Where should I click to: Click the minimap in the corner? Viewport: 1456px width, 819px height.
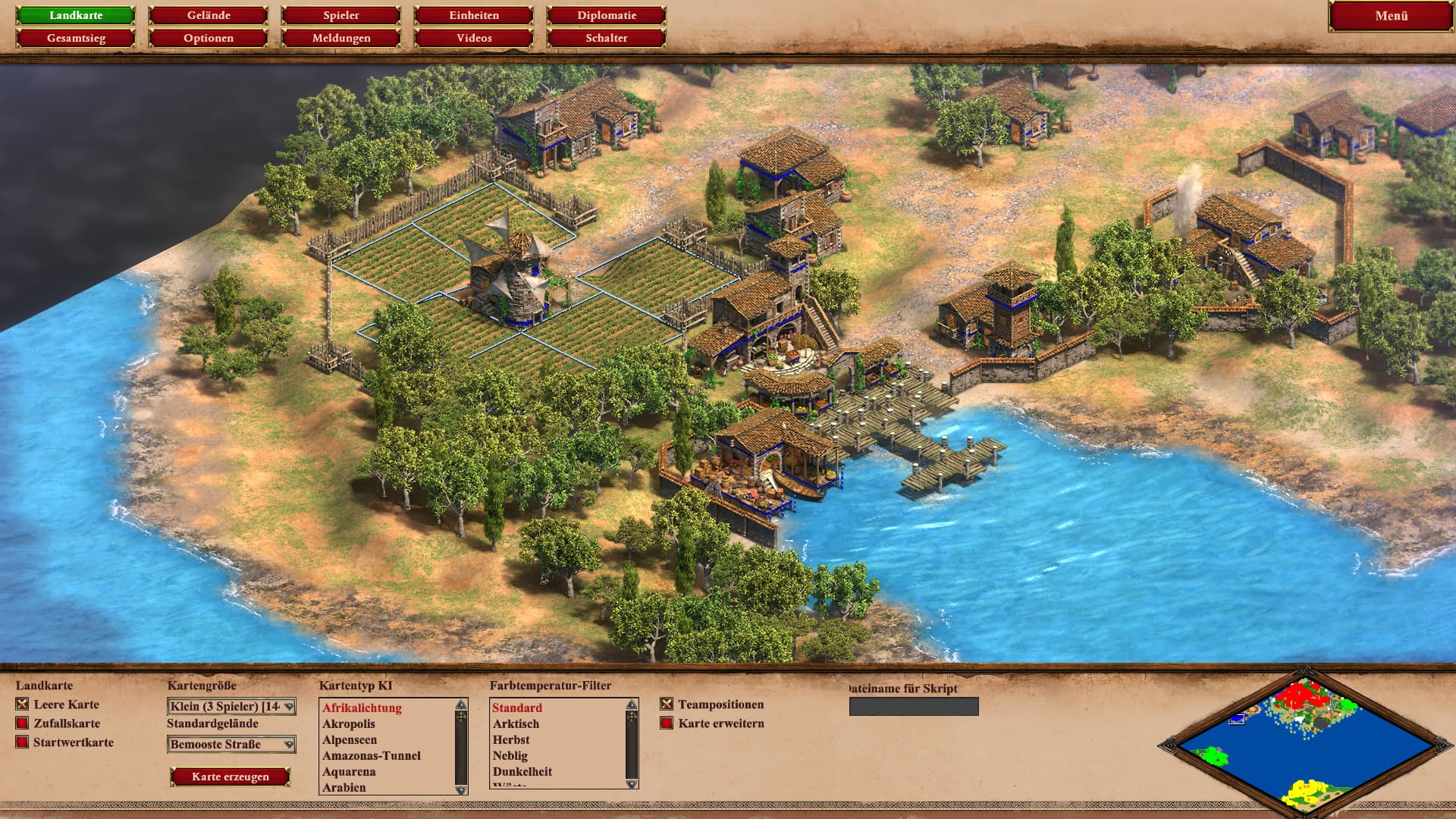(x=1297, y=743)
